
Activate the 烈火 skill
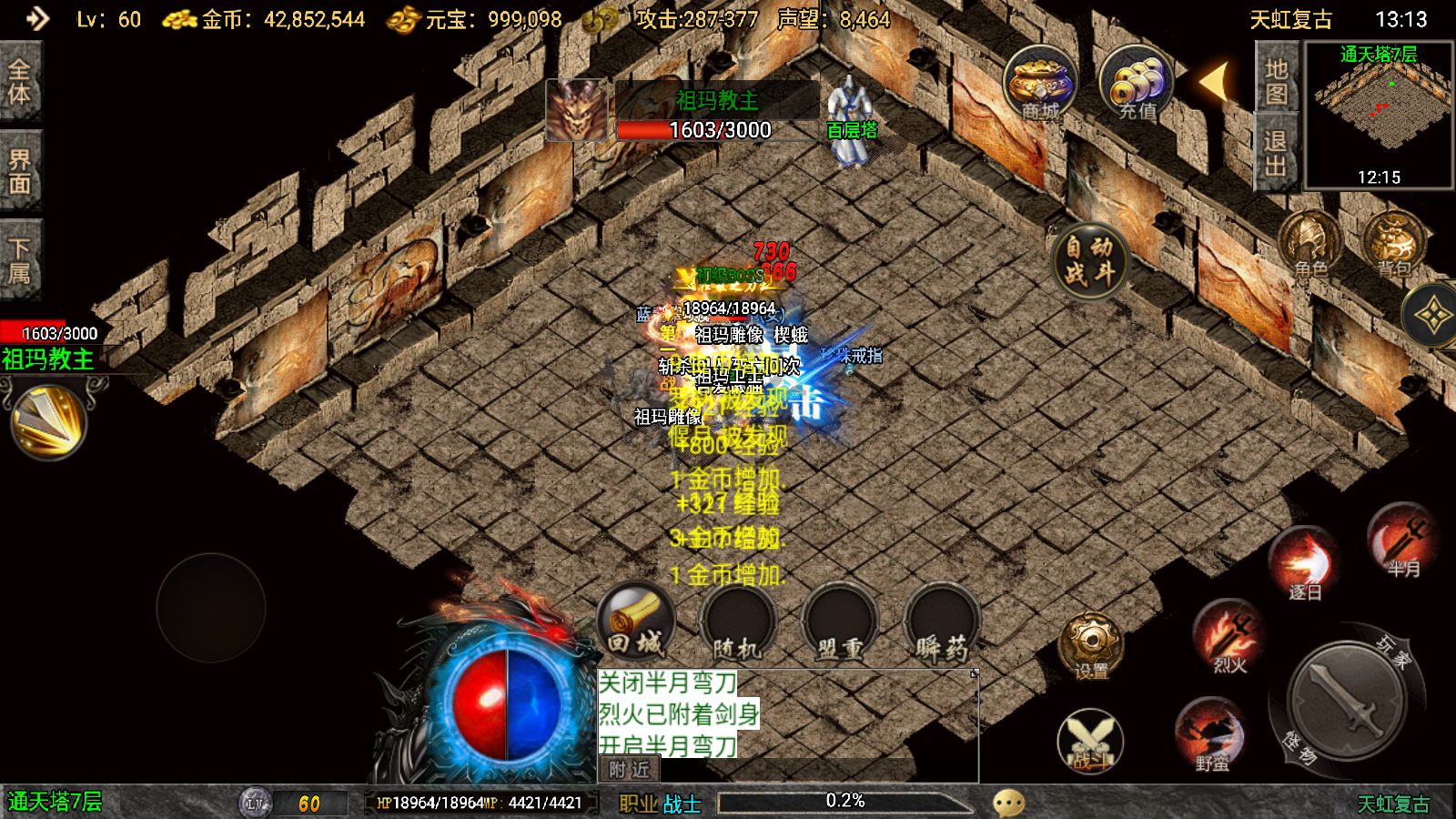[x=1229, y=637]
